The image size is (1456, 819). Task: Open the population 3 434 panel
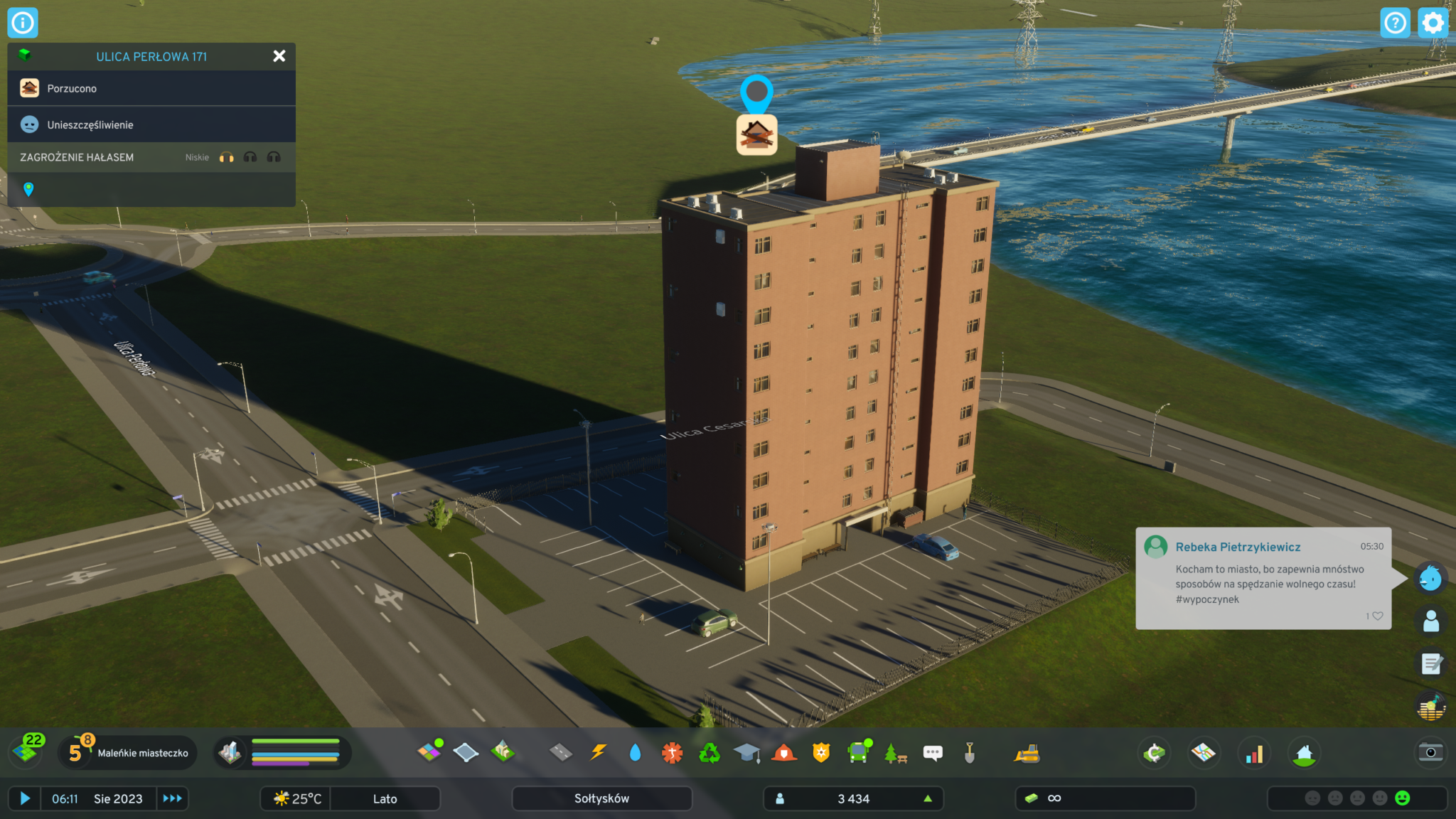pos(853,798)
